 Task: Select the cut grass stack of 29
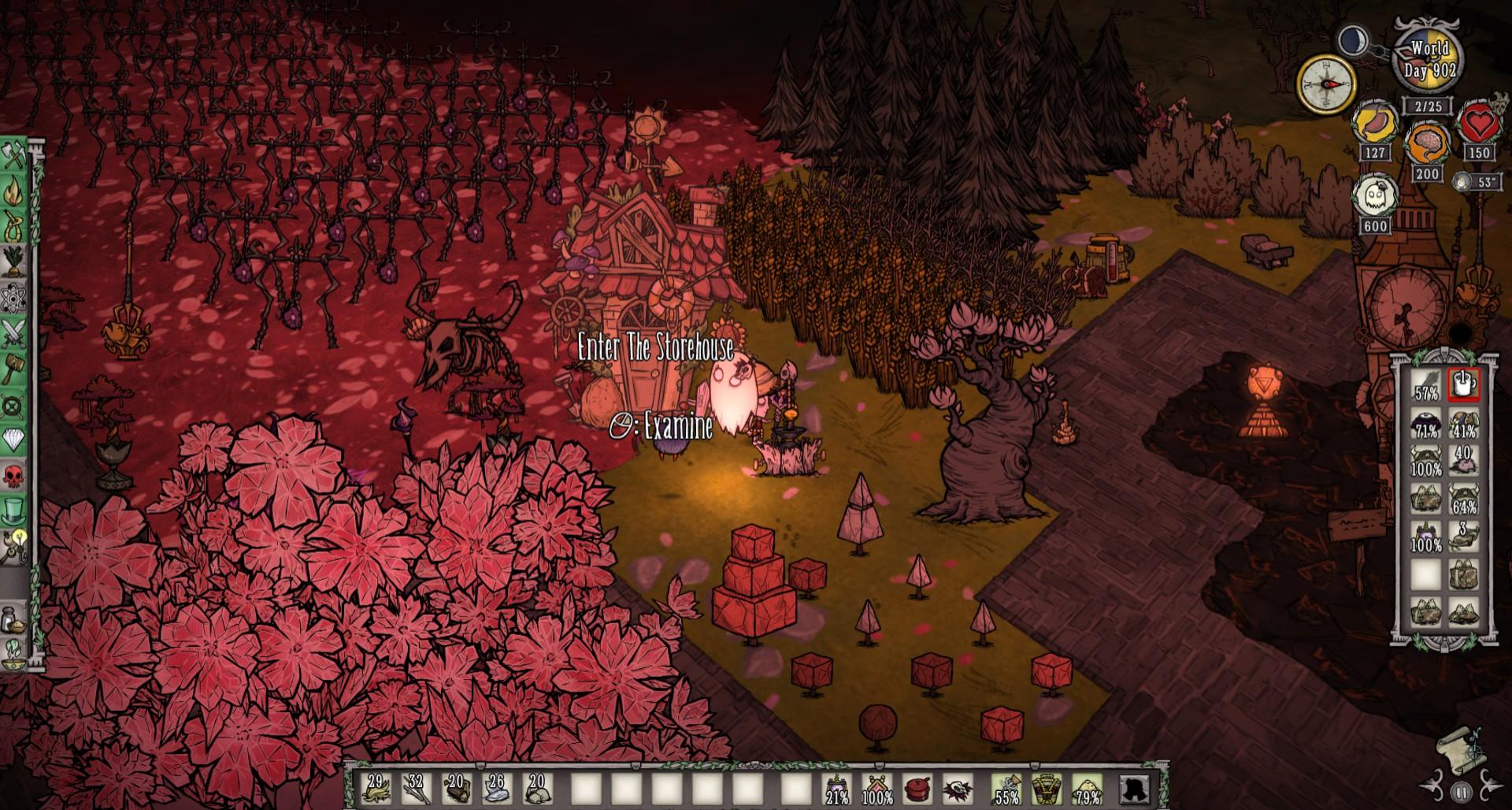click(376, 788)
